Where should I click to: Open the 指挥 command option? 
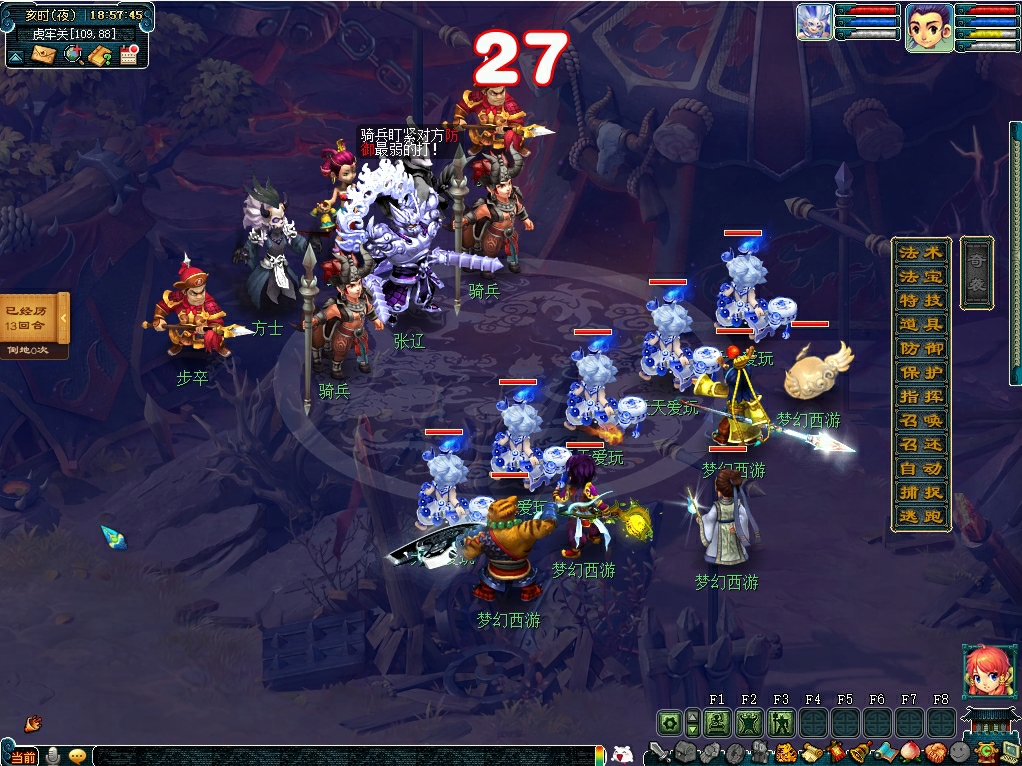920,396
